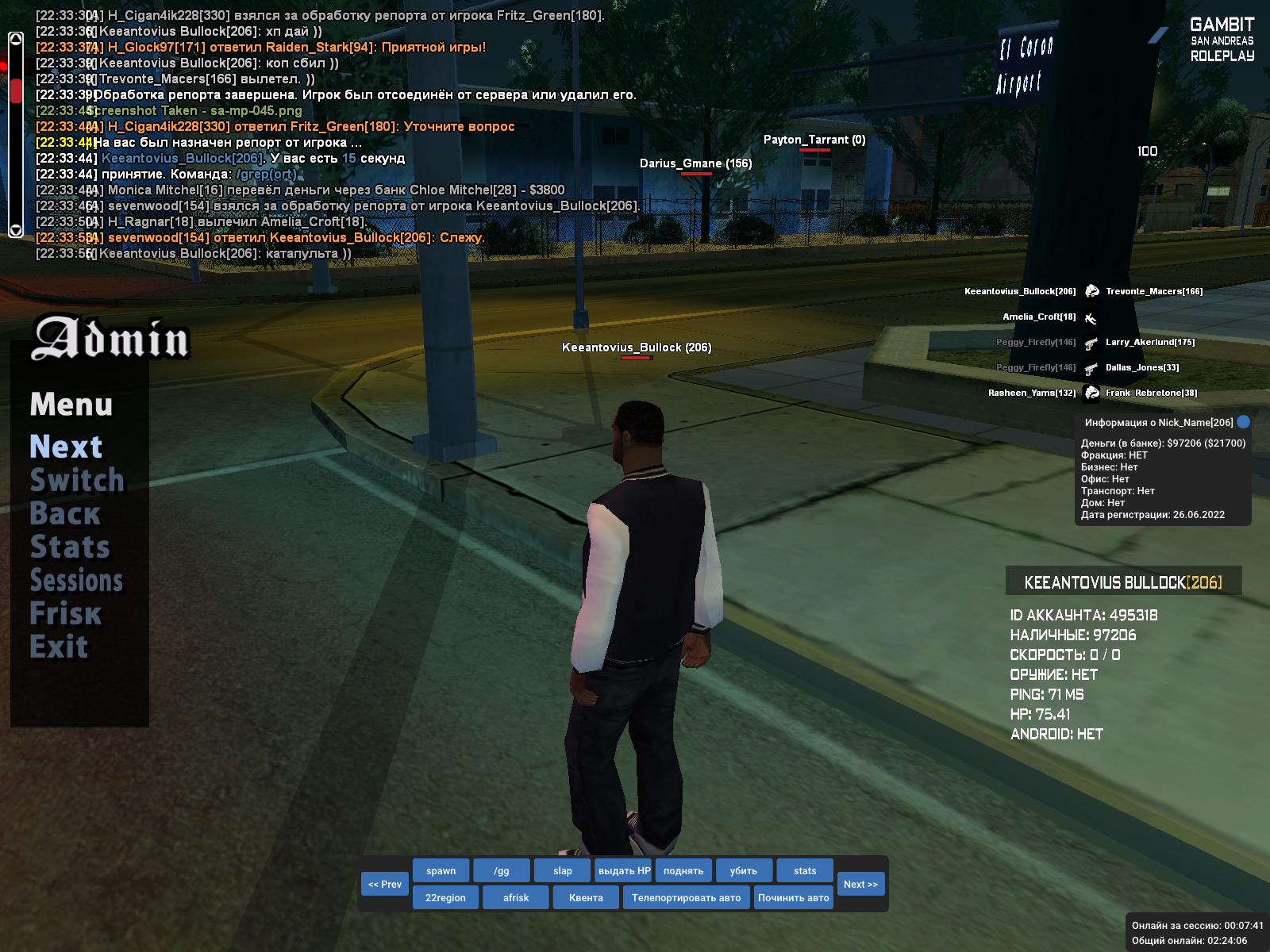Click the << Prev button
The width and height of the screenshot is (1270, 952).
point(385,885)
